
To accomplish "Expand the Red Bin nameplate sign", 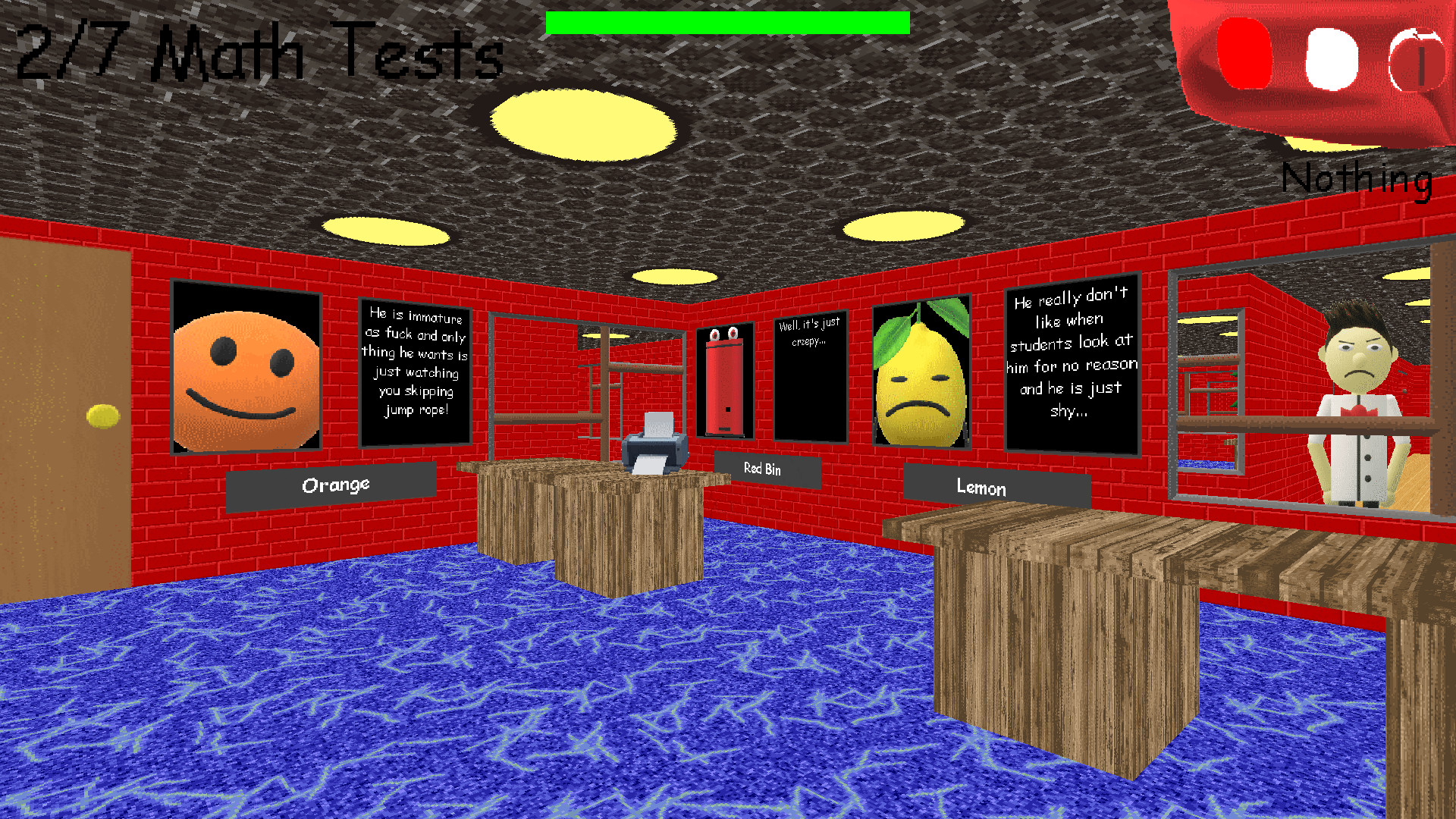I will click(764, 470).
